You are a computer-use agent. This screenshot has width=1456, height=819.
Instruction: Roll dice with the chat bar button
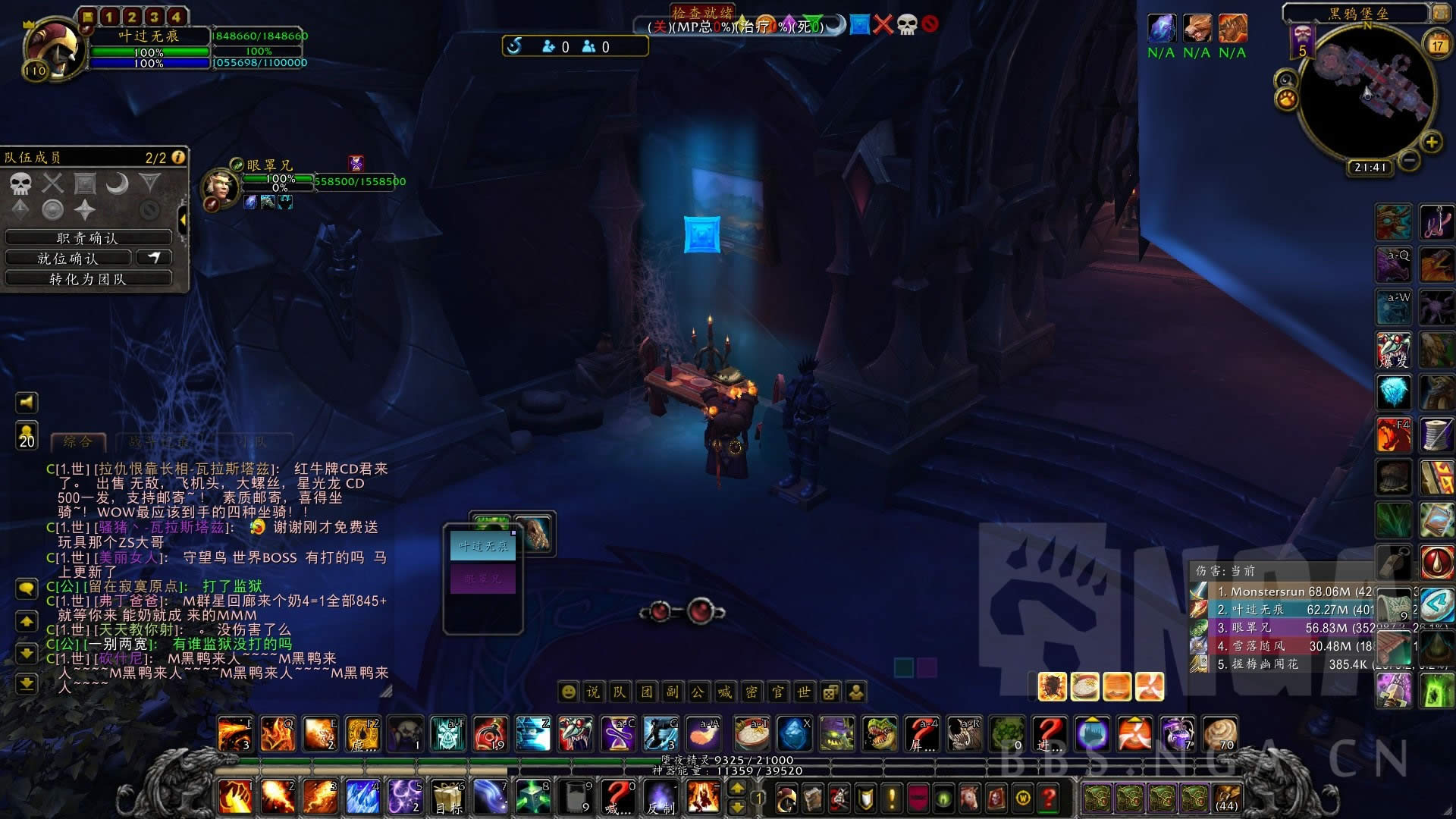830,692
